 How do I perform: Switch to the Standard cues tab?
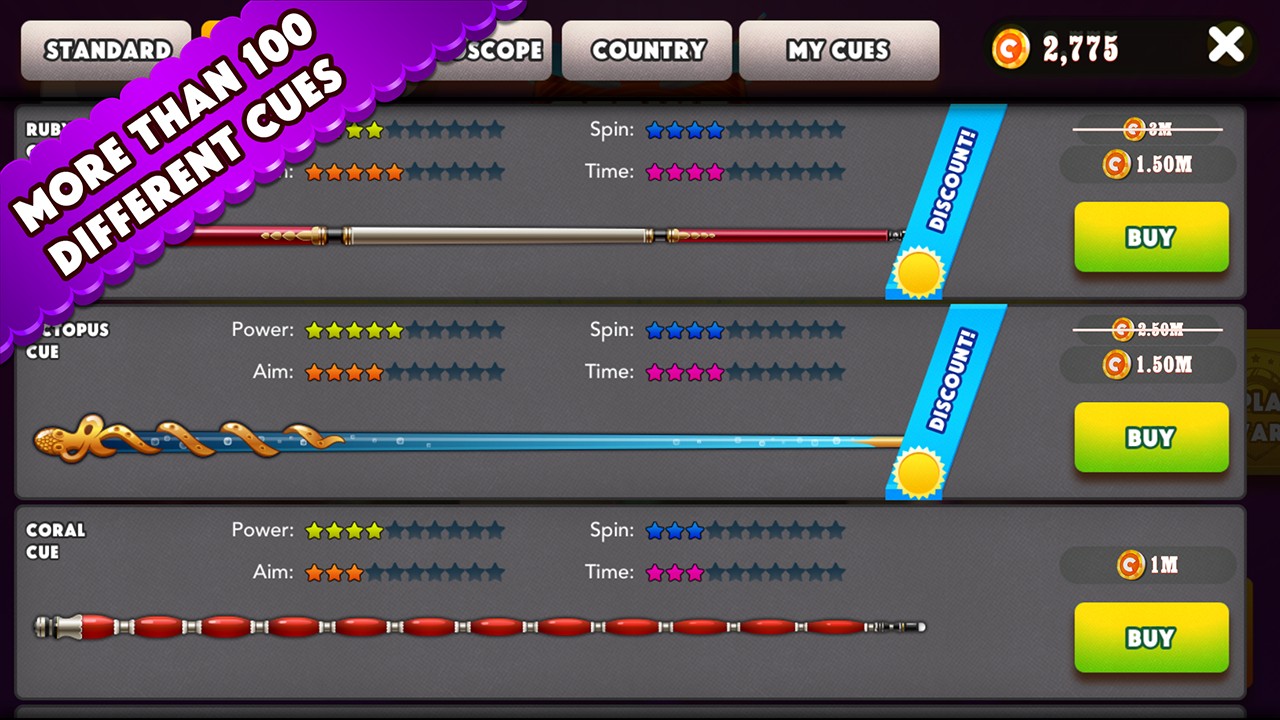click(105, 50)
